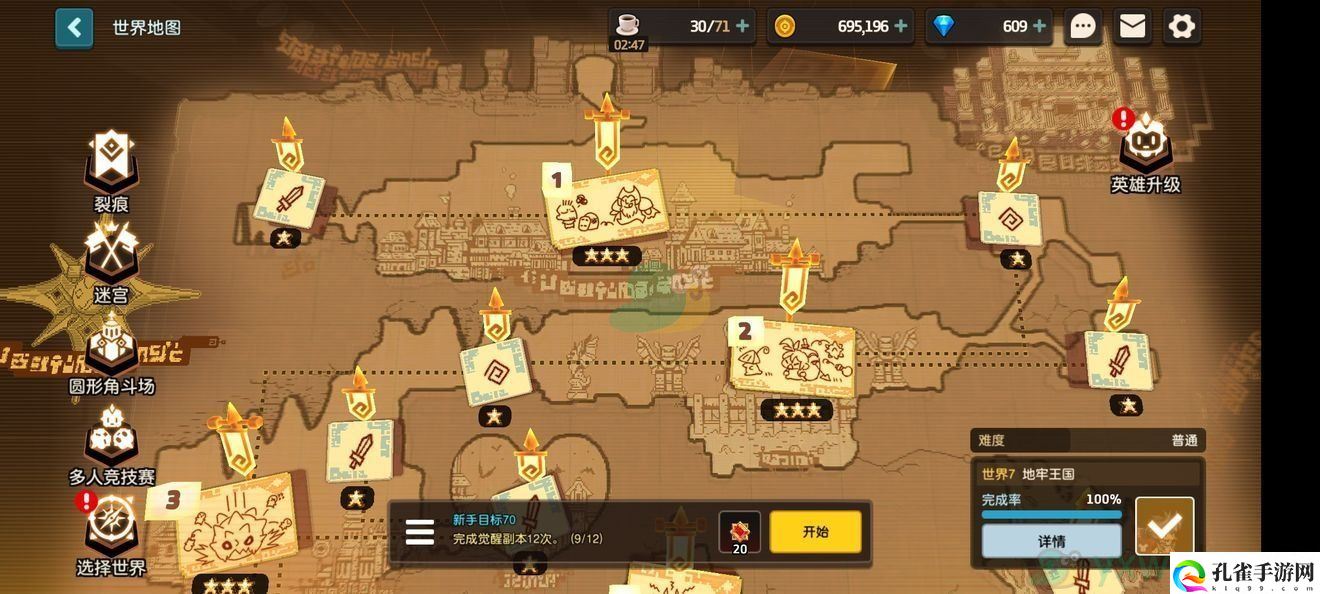The image size is (1320, 594).
Task: Add gold coins with plus button
Action: (x=901, y=27)
